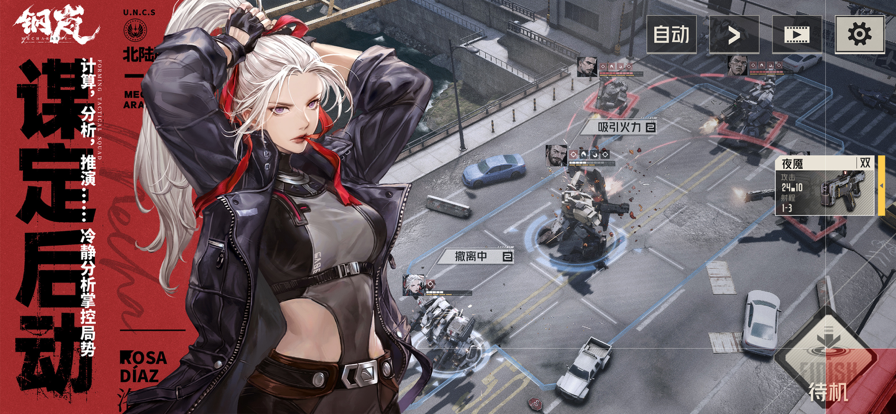
Task: Choose the 待机 standby button
Action: click(x=828, y=366)
